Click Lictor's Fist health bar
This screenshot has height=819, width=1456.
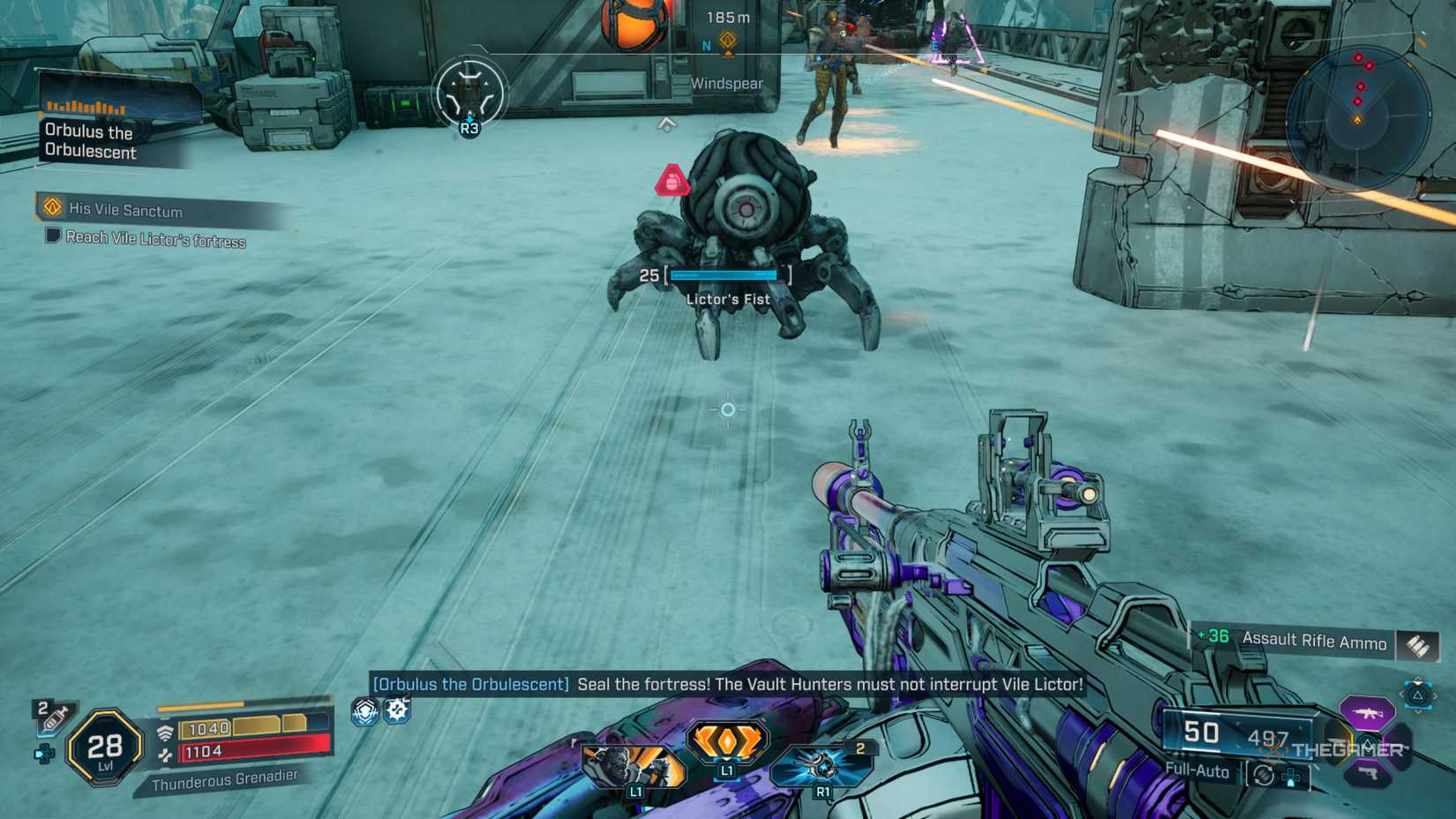(x=724, y=274)
